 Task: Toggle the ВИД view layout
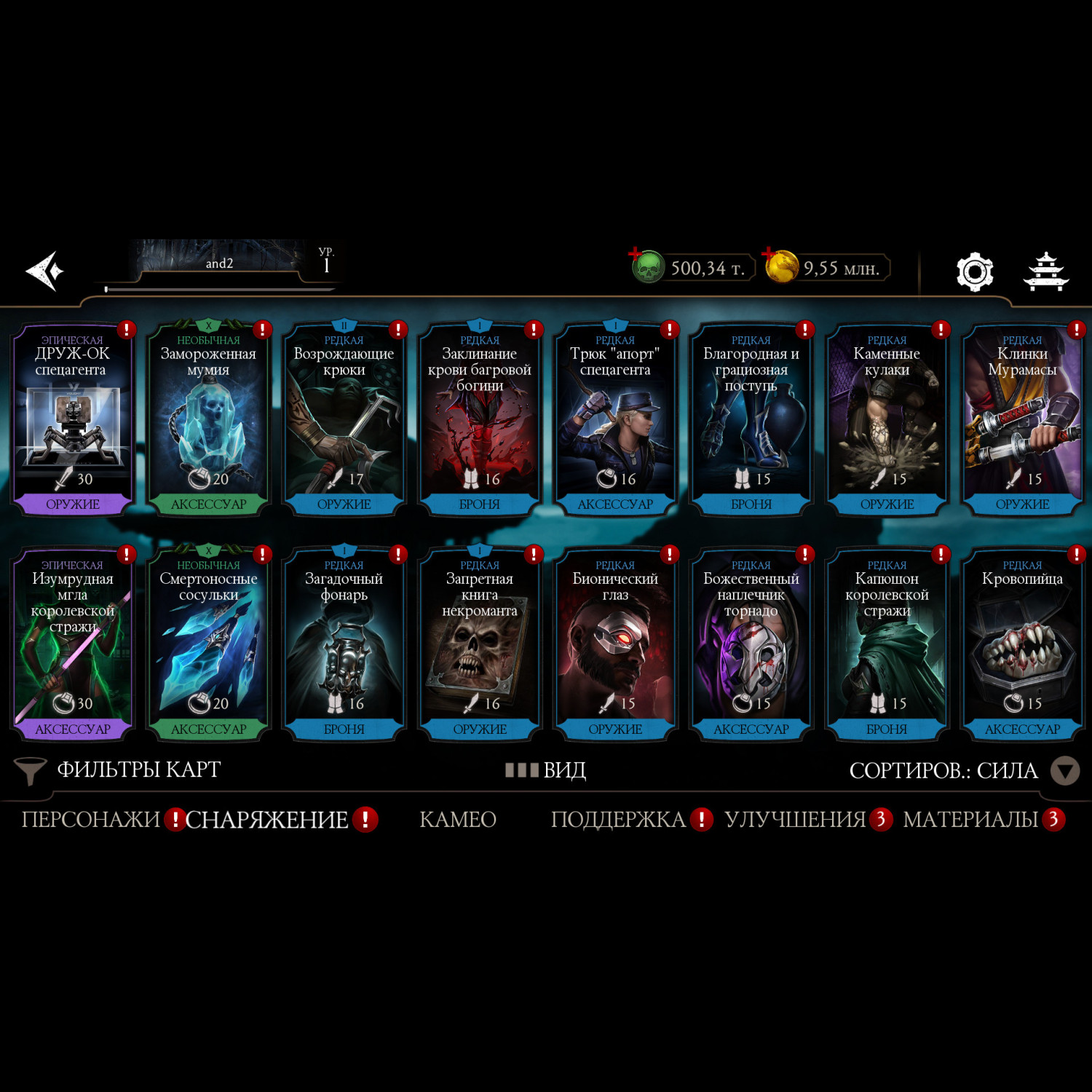pos(546,770)
